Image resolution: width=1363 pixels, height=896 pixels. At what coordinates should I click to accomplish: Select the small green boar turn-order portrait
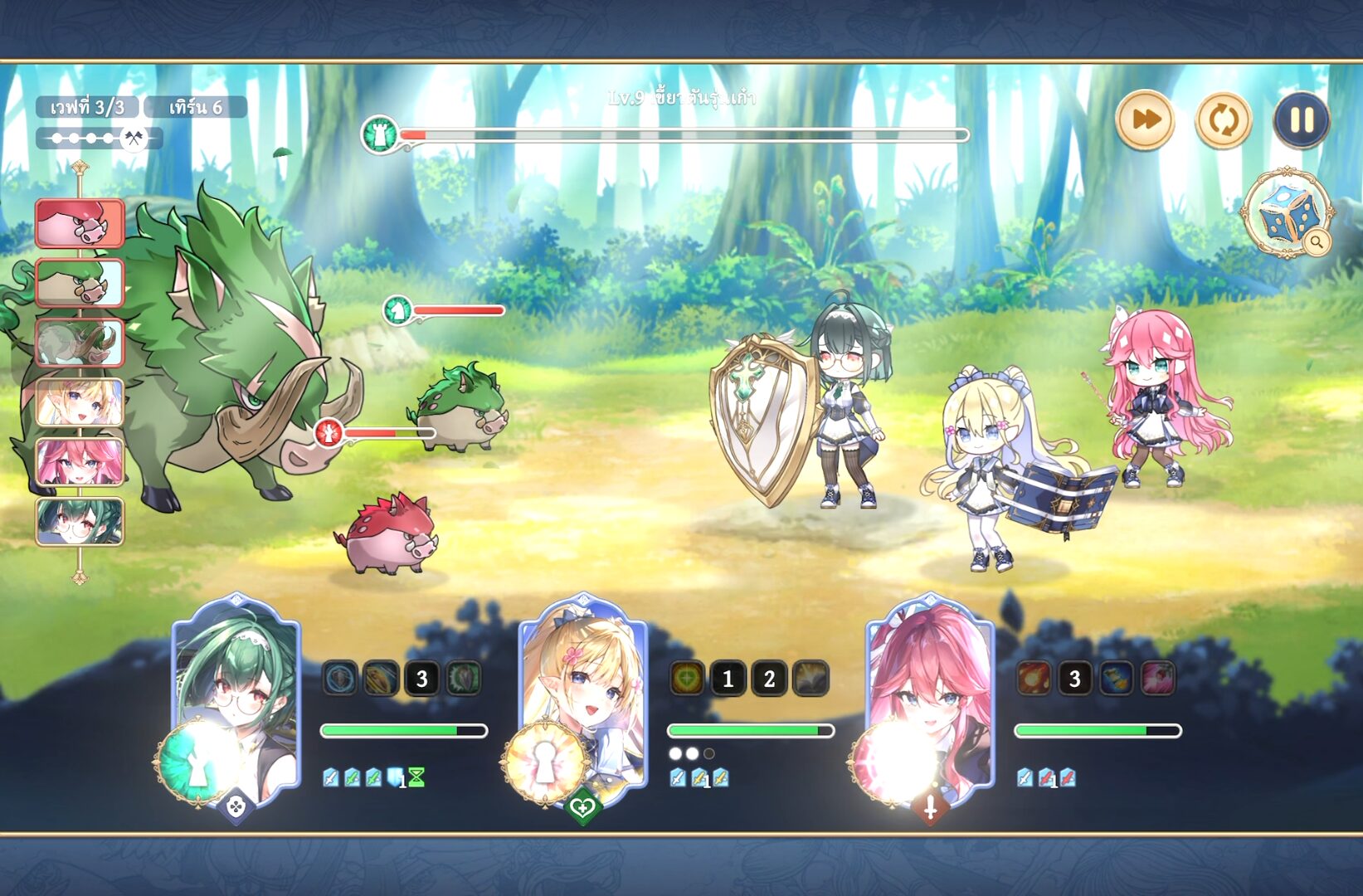[x=80, y=283]
